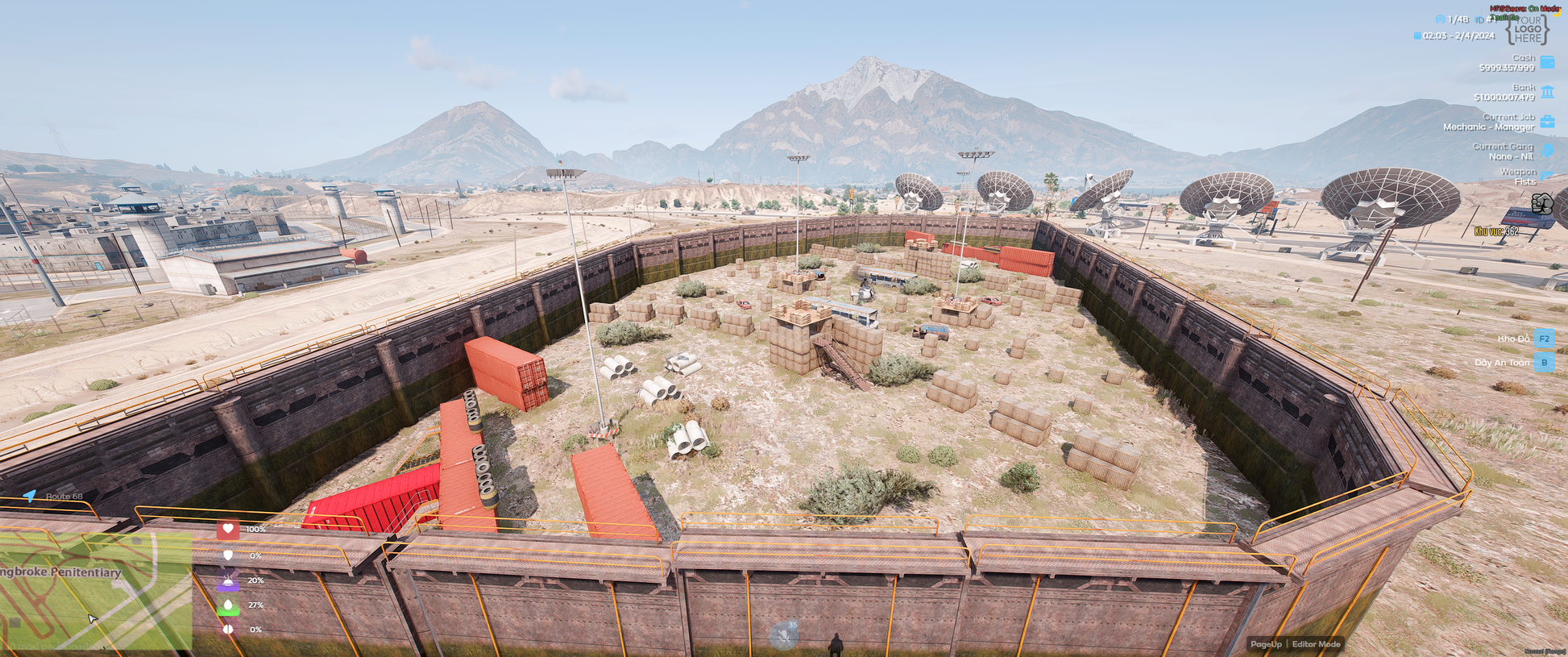Click the cash wallet icon
Viewport: 1568px width, 657px height.
1547,62
